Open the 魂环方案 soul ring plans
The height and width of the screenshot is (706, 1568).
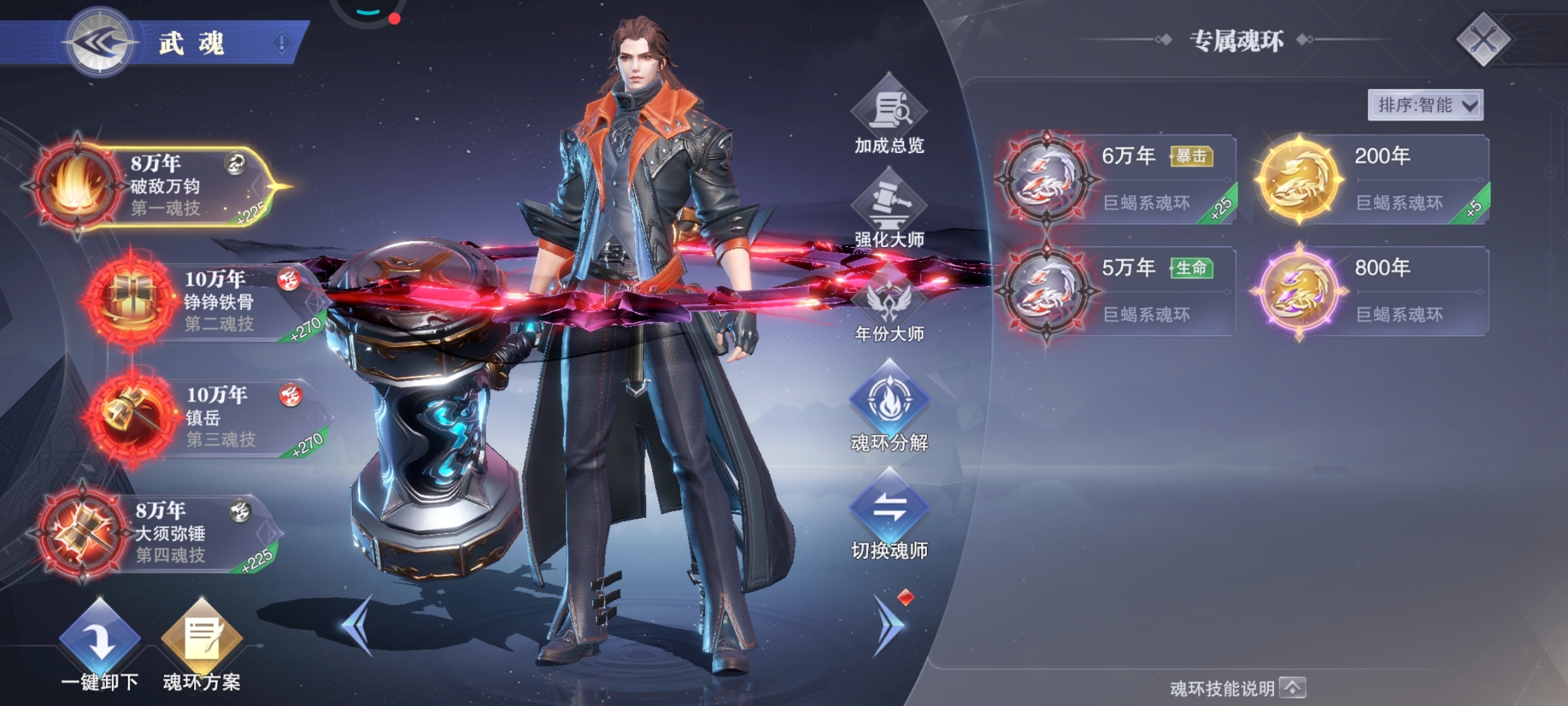coord(201,644)
